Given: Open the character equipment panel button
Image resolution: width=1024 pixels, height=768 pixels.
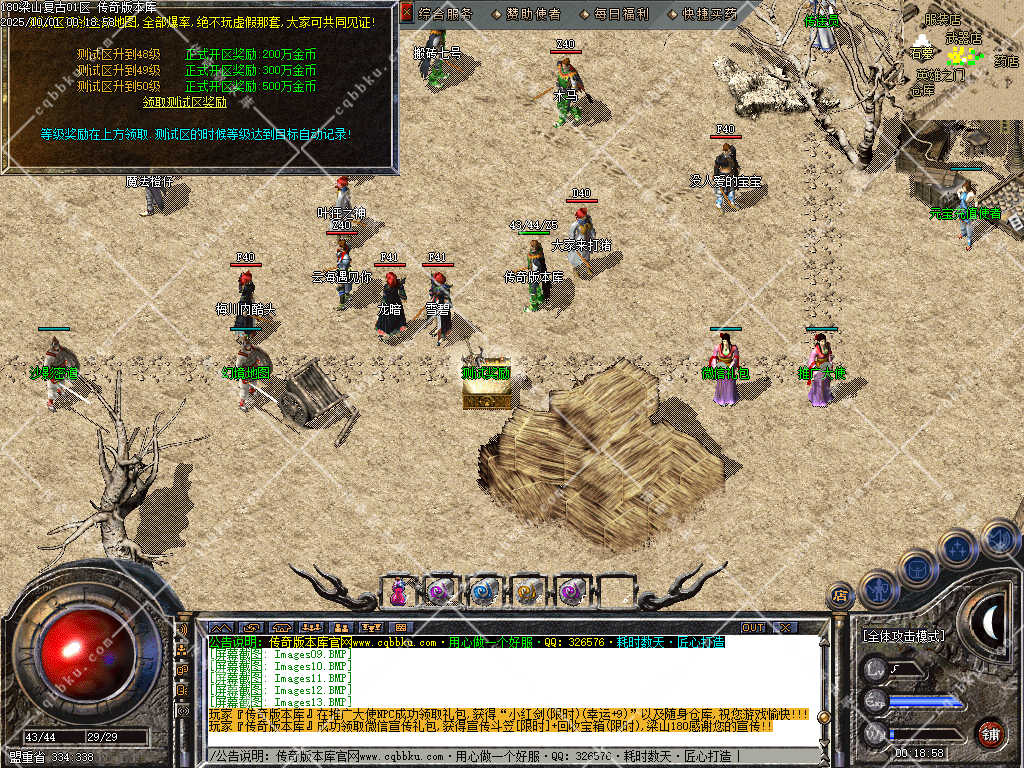Looking at the screenshot, I should pyautogui.click(x=877, y=590).
